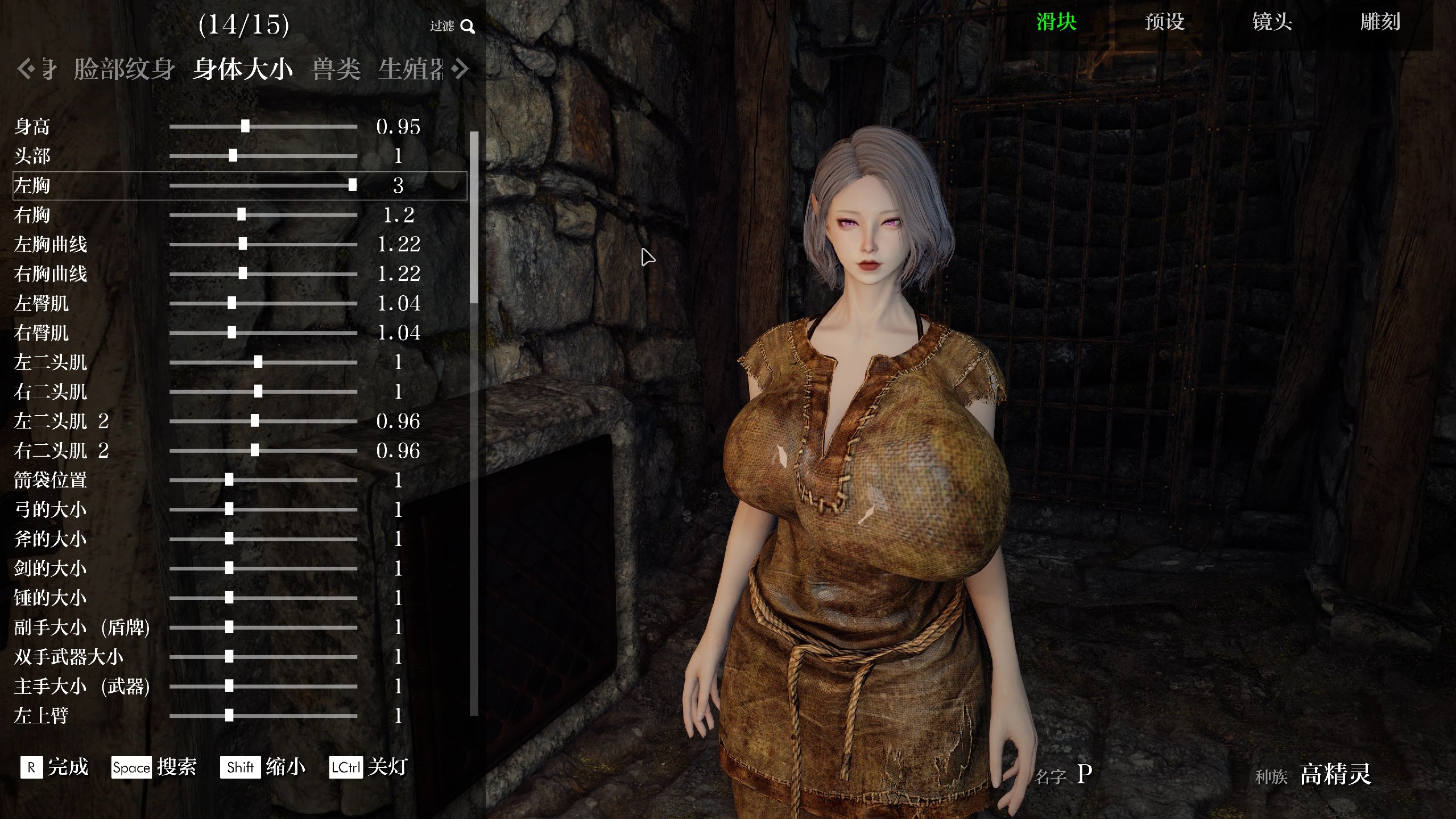Click the left arrow for previous categories
This screenshot has width=1456, height=819.
[x=25, y=69]
